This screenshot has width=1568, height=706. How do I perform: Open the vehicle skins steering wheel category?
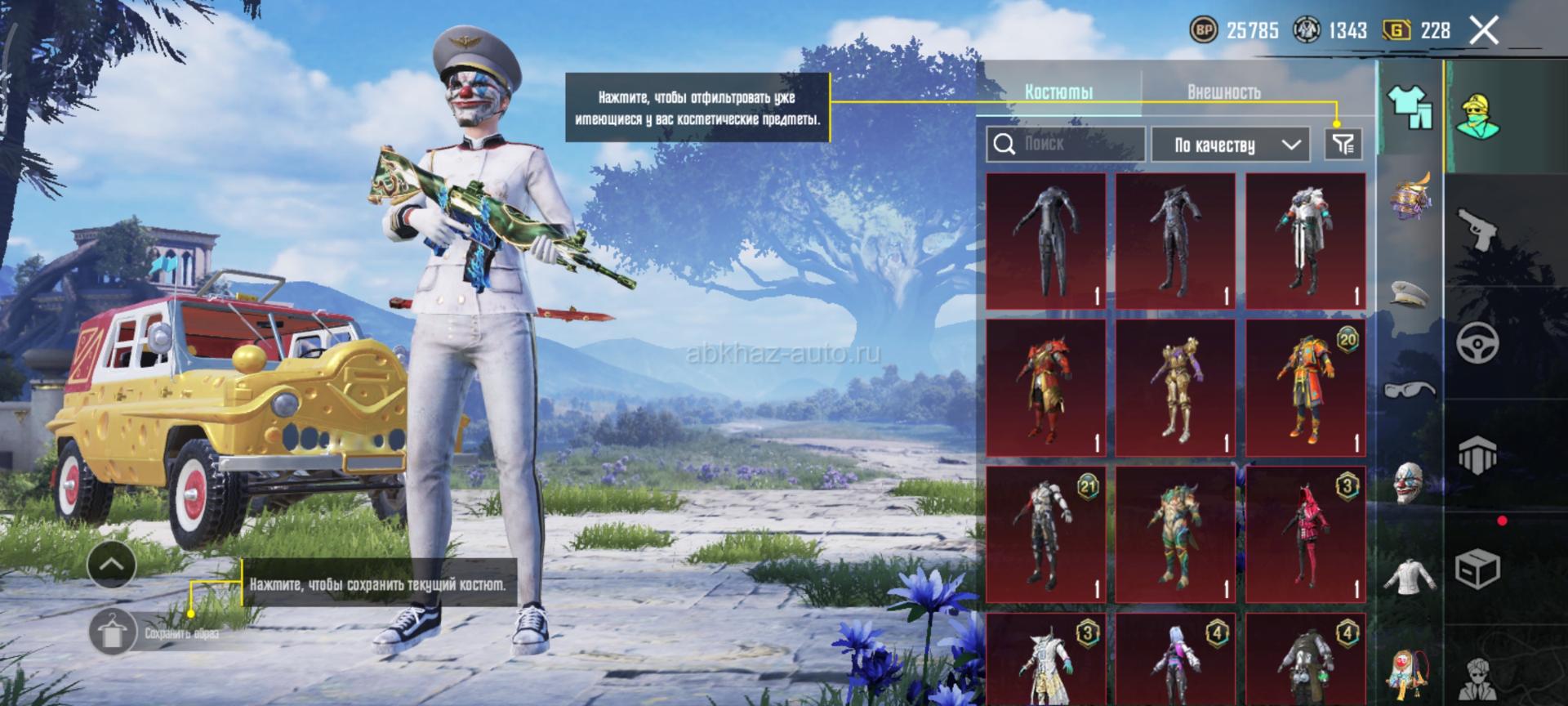tap(1477, 342)
